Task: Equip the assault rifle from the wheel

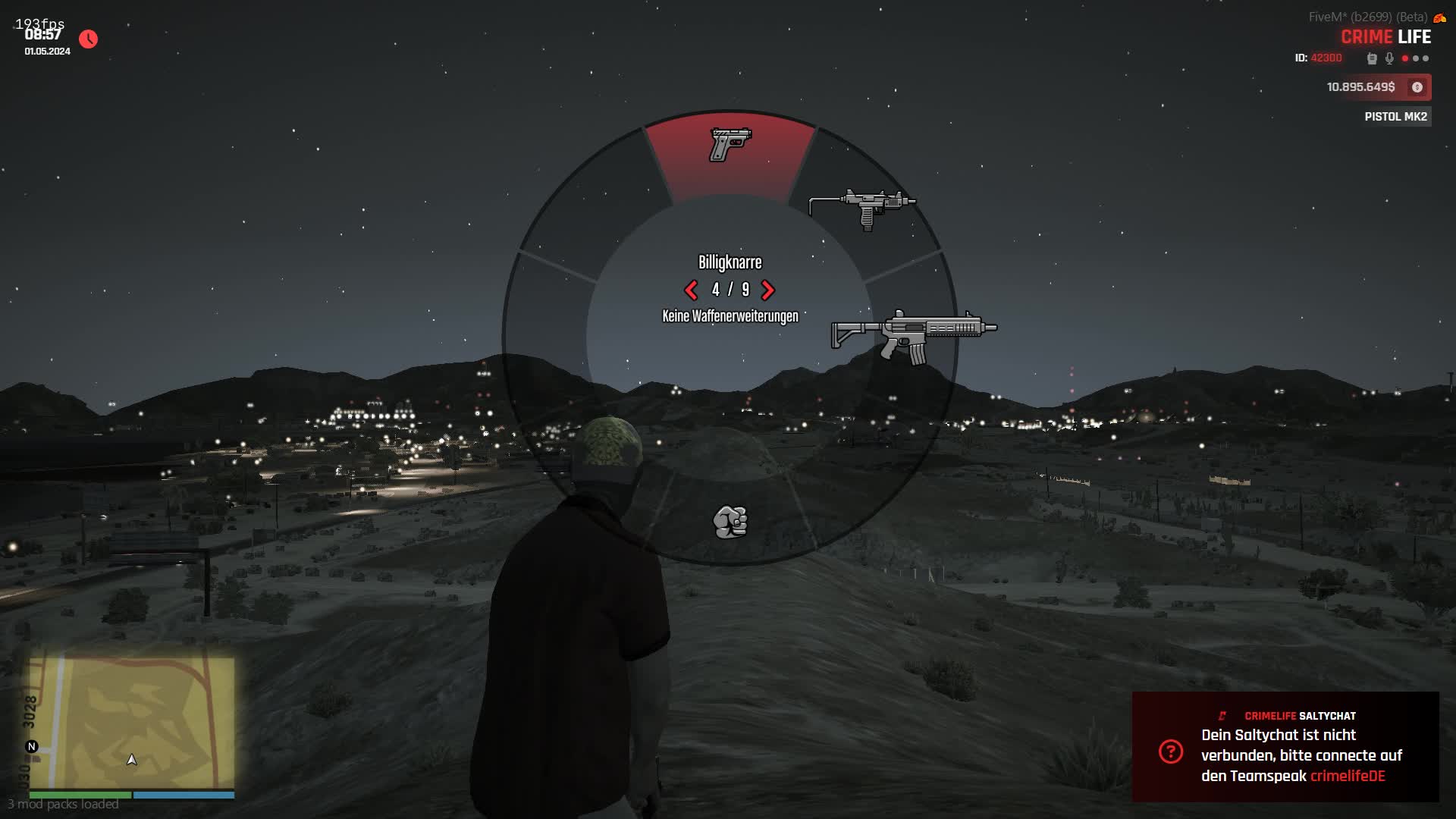Action: tap(914, 336)
